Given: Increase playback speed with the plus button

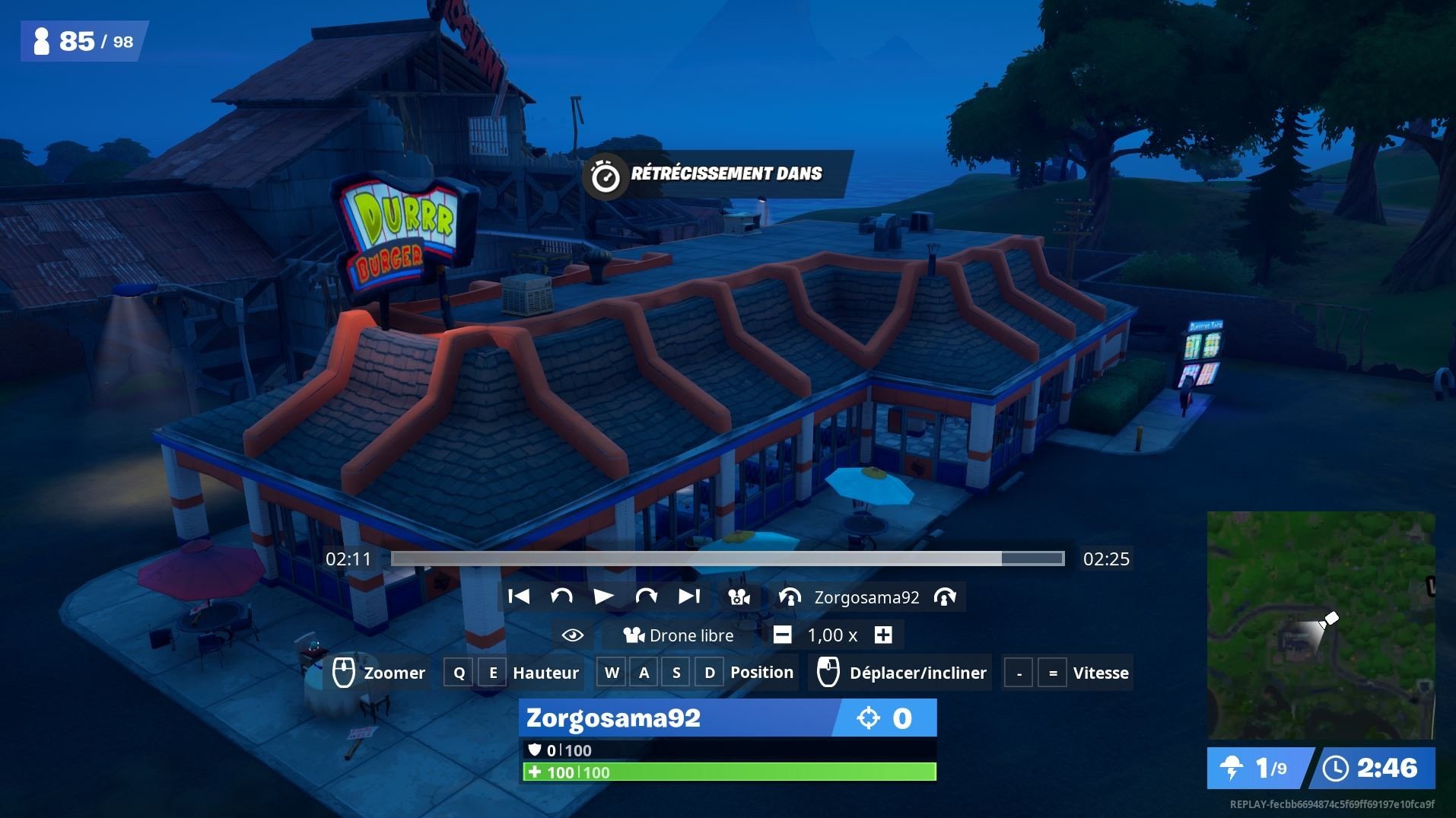Looking at the screenshot, I should click(x=882, y=635).
